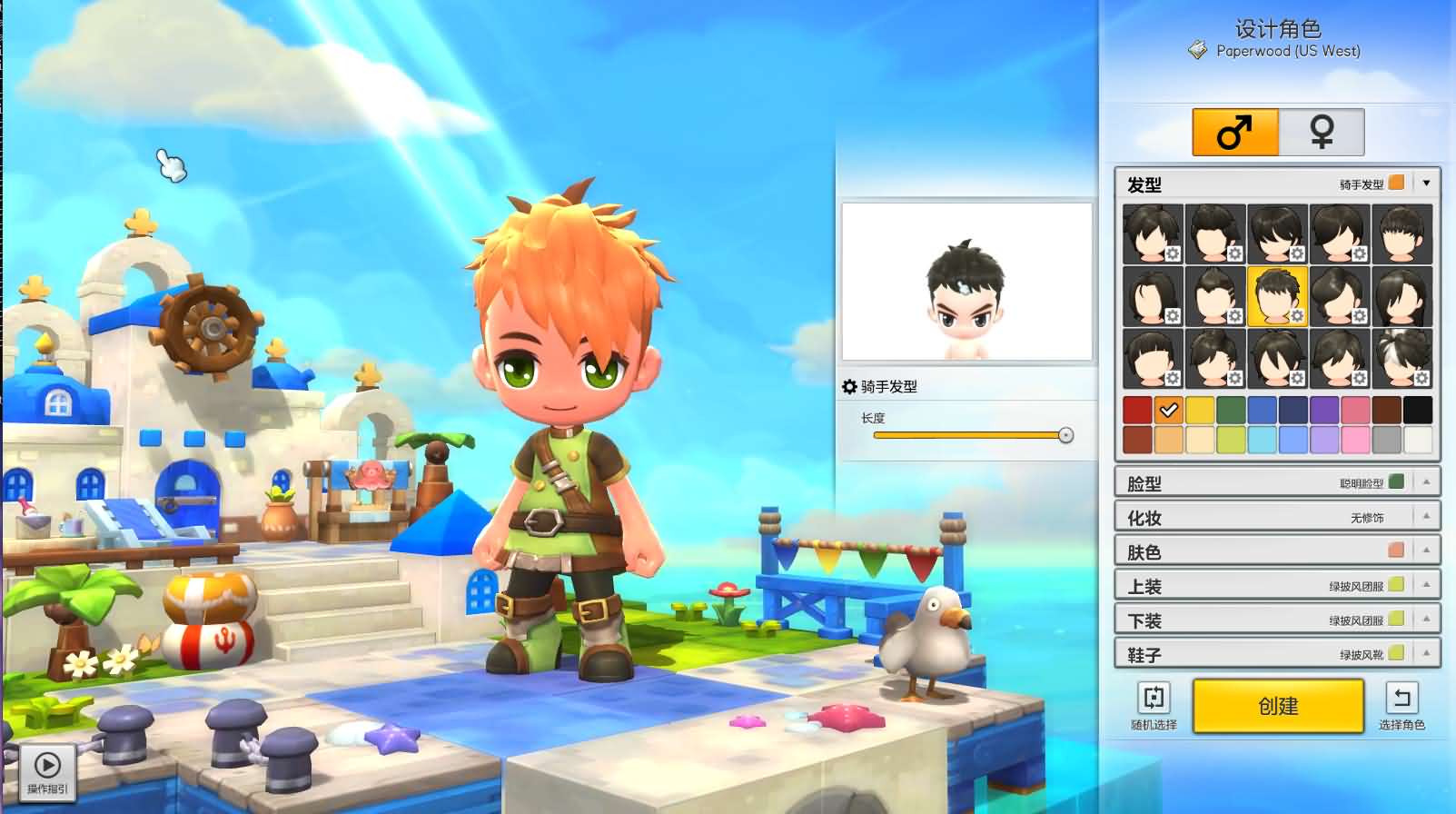The width and height of the screenshot is (1456, 814).
Task: Click gear icon on highlighted spiky hairstyle thumbnail
Action: [x=1298, y=317]
